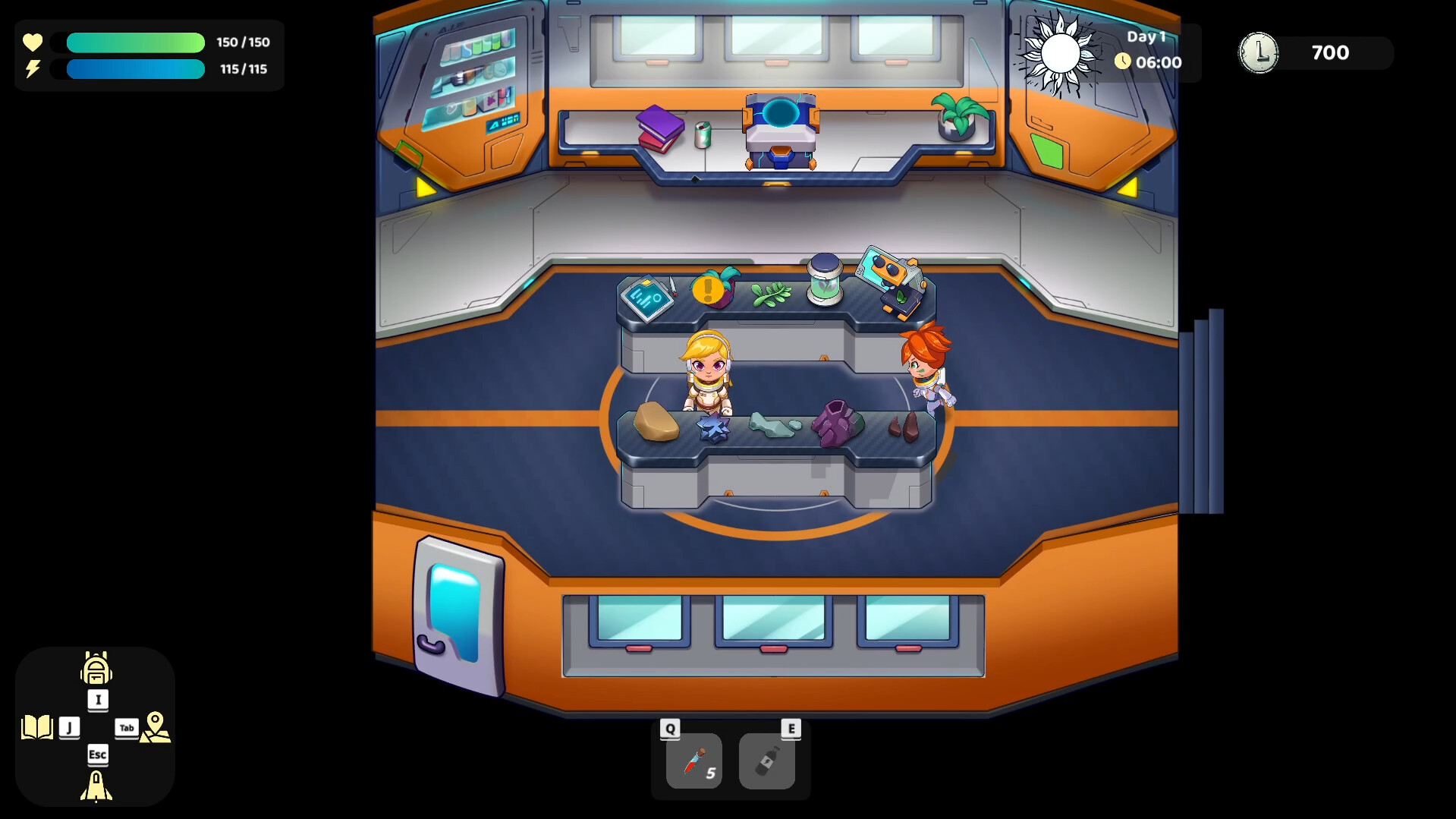The image size is (1456, 819).
Task: Click the lightning bolt energy icon
Action: point(32,70)
